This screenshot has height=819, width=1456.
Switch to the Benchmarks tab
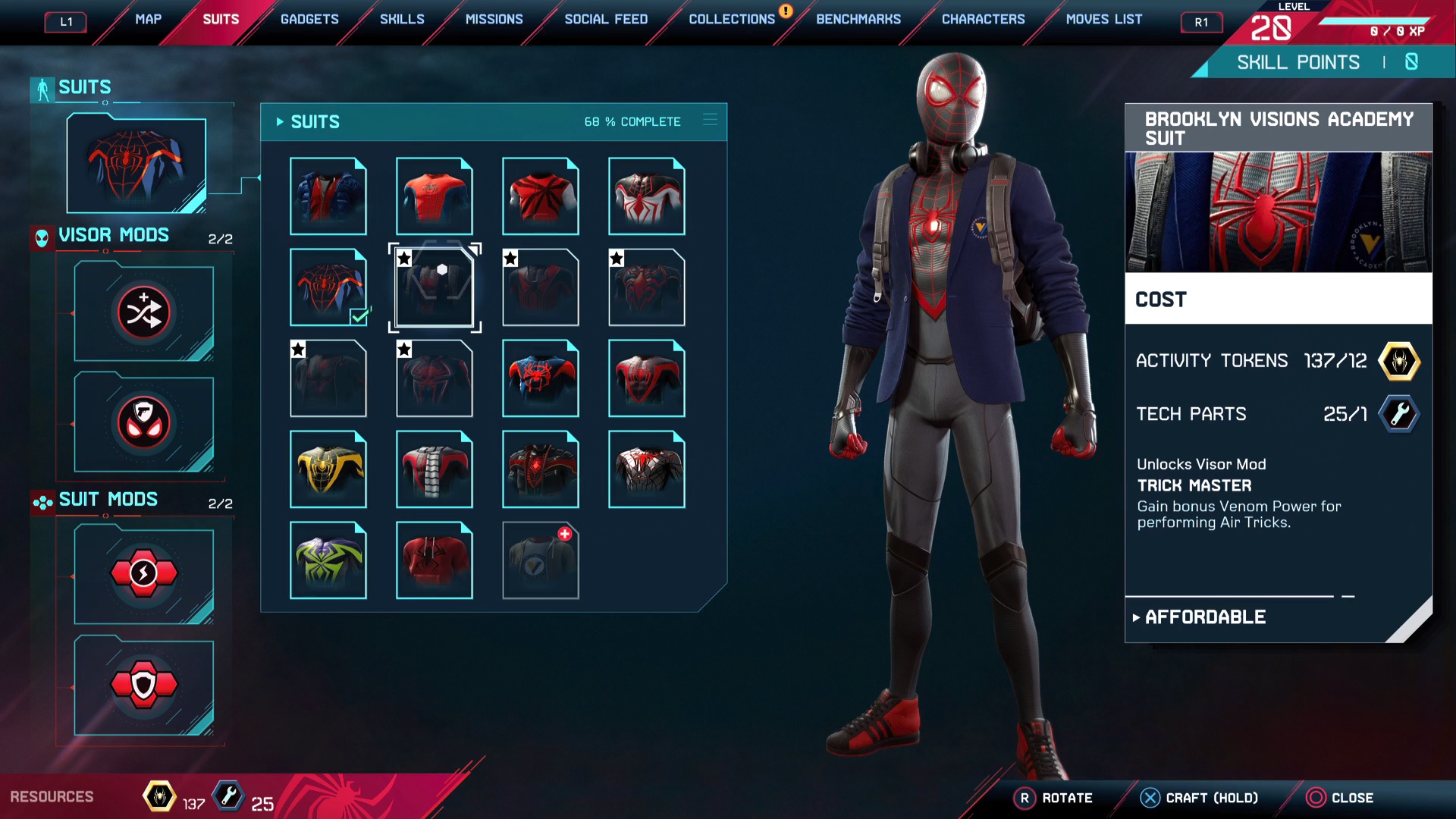[858, 20]
